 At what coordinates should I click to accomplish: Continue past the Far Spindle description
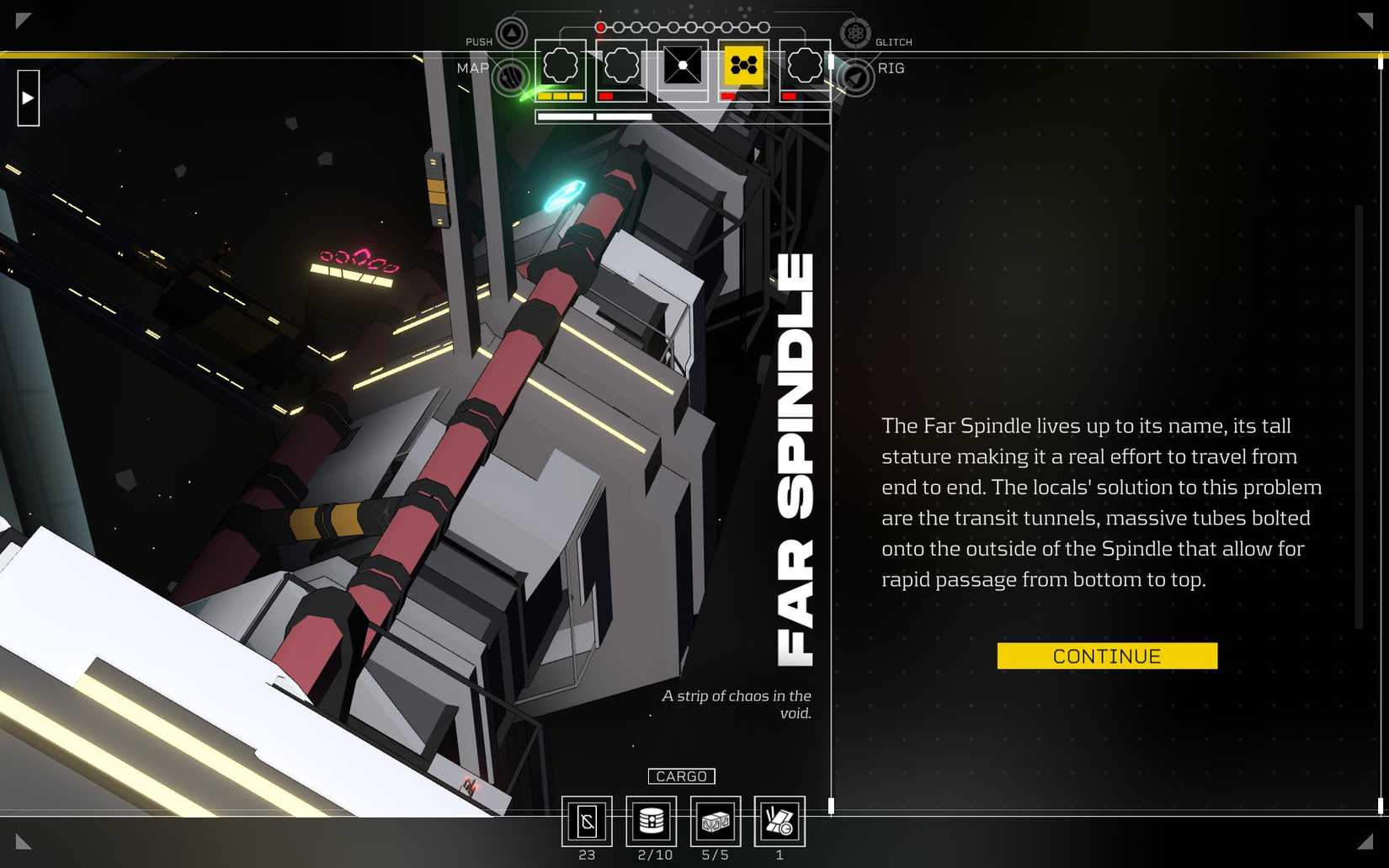click(1106, 656)
